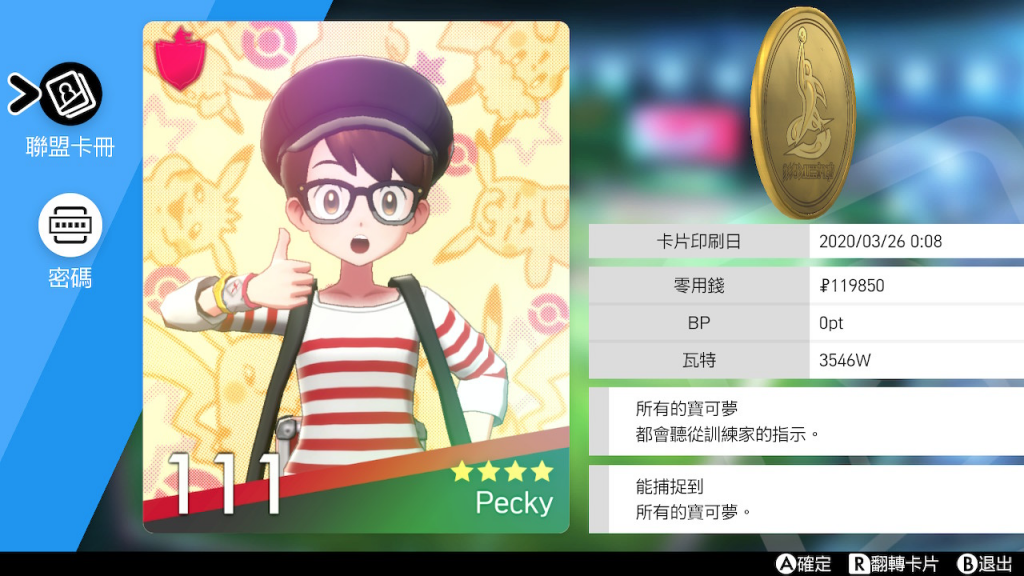Select Pecky's league card
Image resolution: width=1024 pixels, height=576 pixels.
356,278
